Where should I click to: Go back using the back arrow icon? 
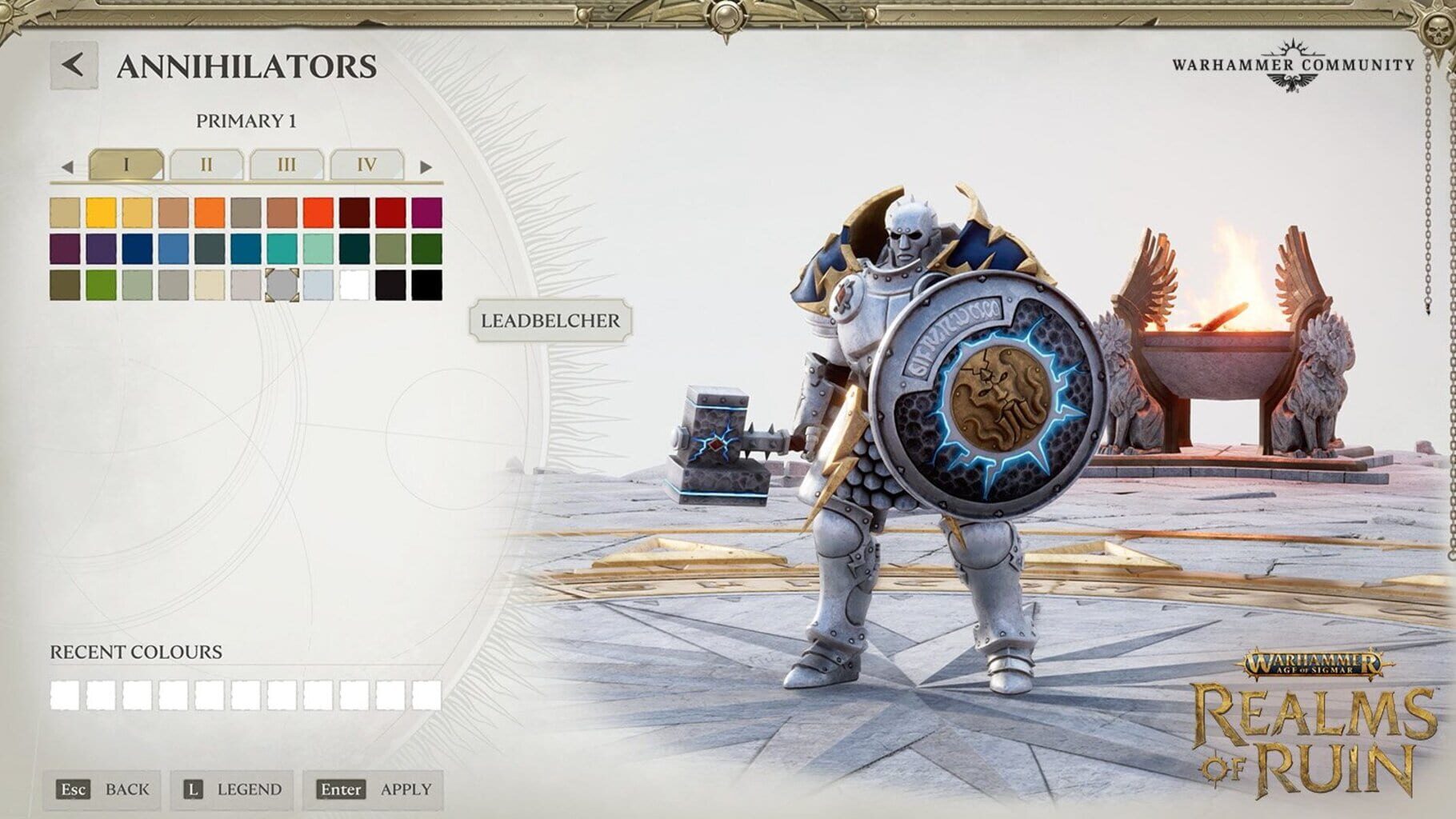74,64
